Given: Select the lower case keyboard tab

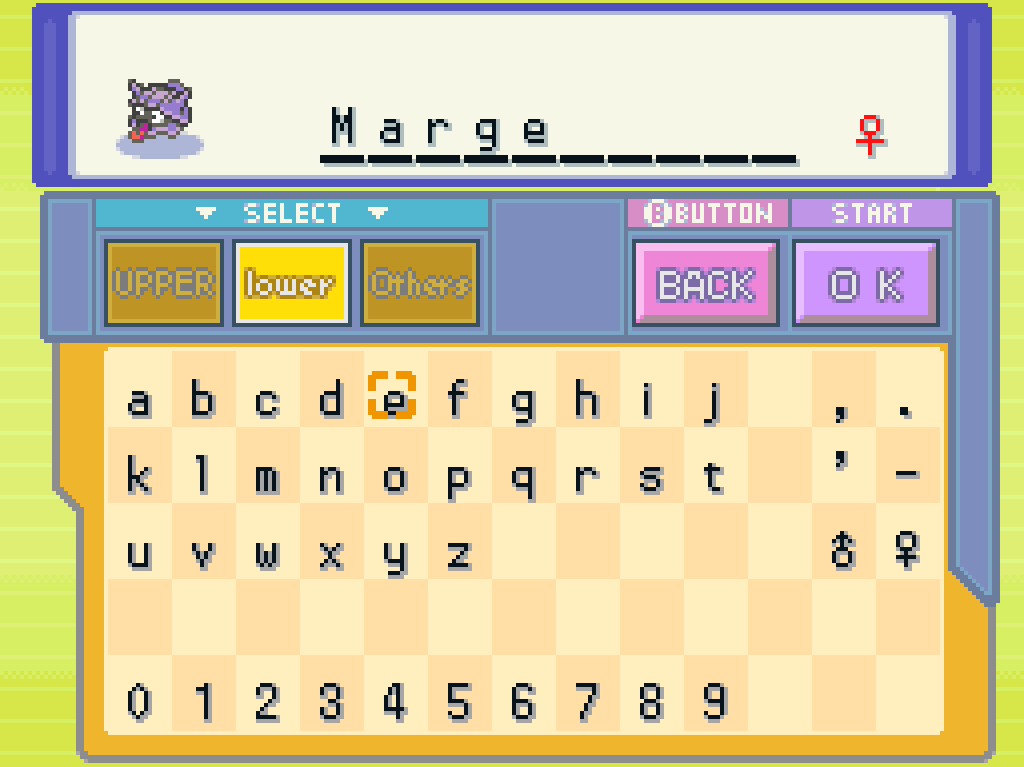Looking at the screenshot, I should [291, 284].
